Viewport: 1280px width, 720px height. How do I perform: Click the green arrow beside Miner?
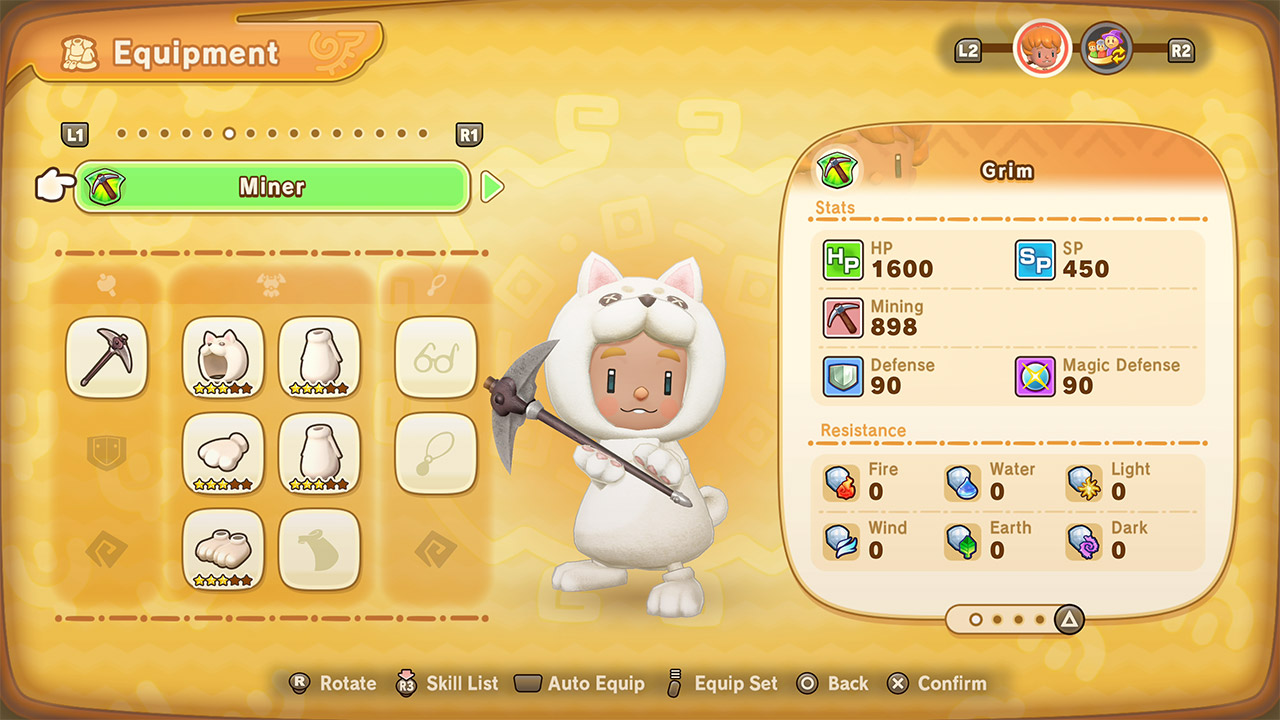coord(492,187)
